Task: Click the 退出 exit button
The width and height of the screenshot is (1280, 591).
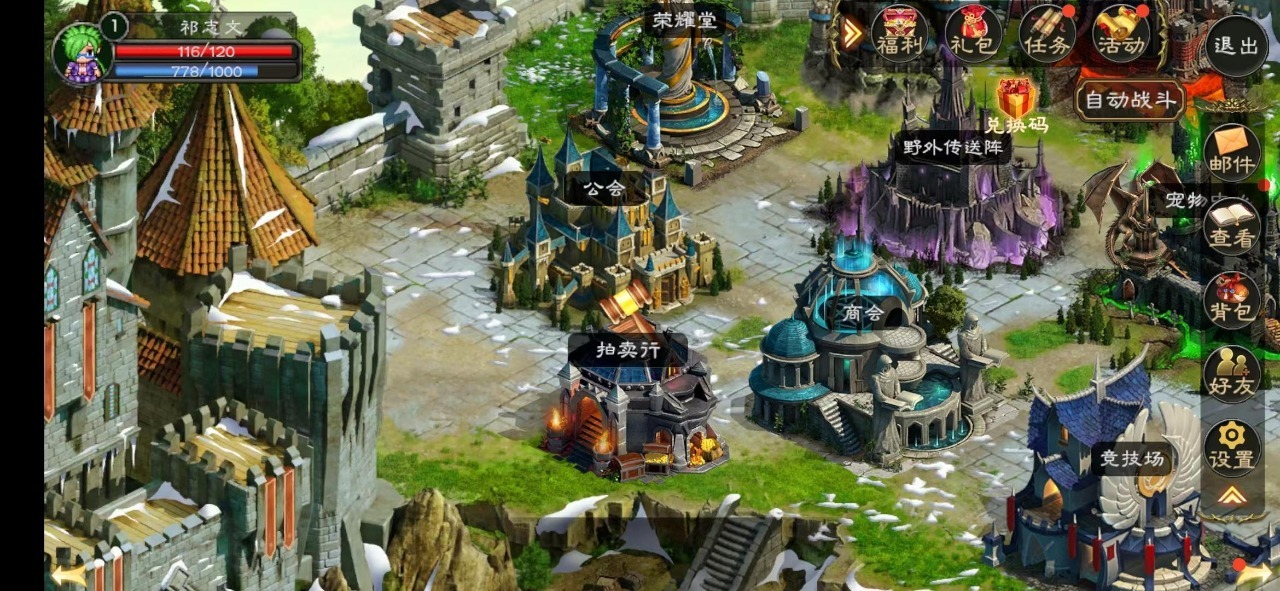Action: click(x=1235, y=46)
